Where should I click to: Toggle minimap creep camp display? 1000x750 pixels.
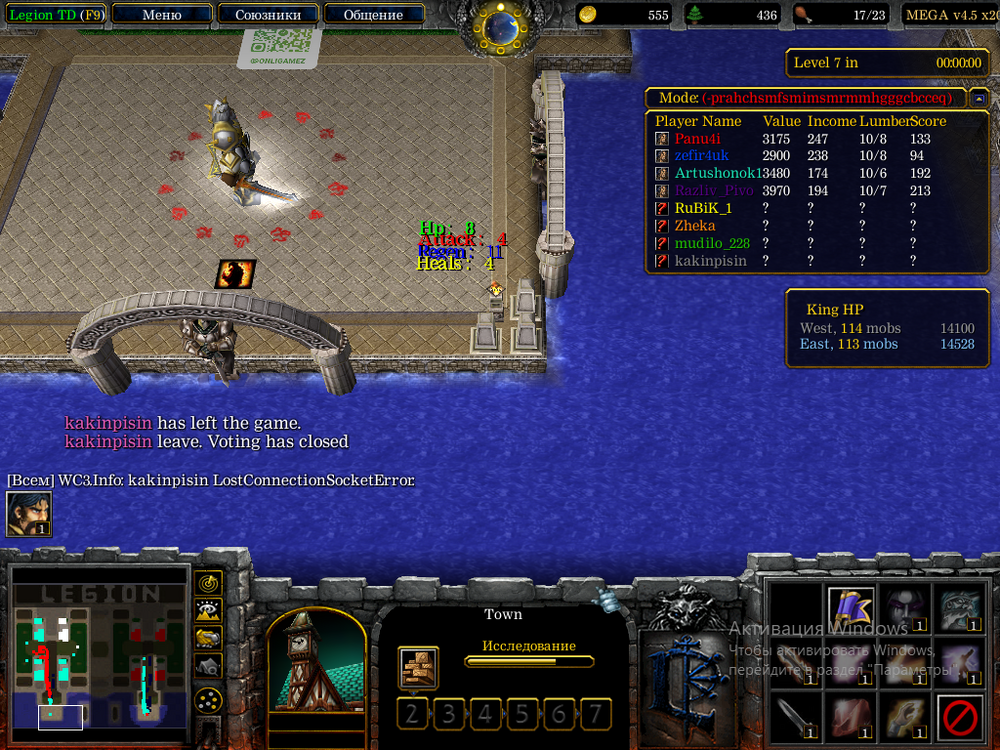point(208,664)
